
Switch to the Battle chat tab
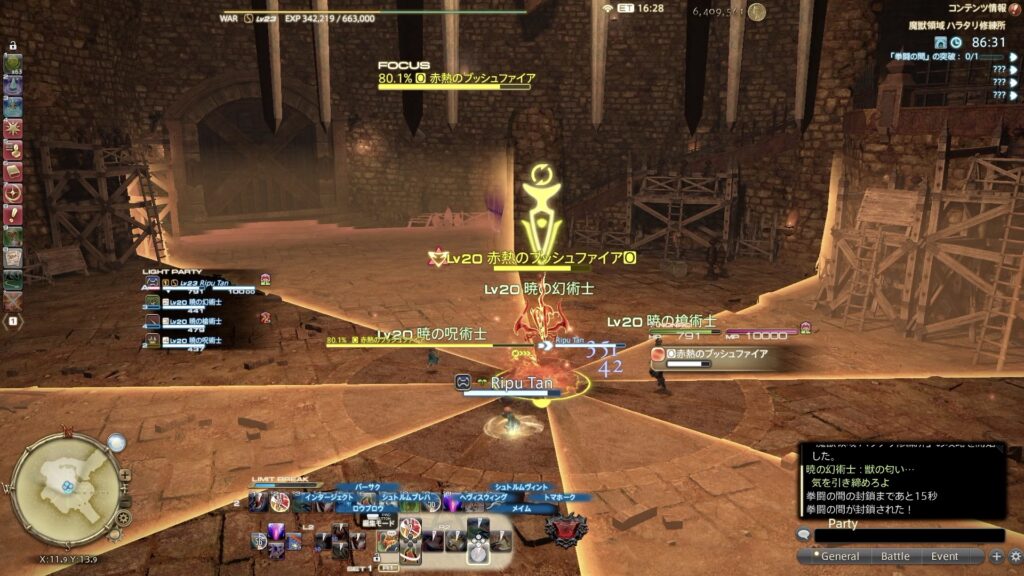click(x=894, y=556)
